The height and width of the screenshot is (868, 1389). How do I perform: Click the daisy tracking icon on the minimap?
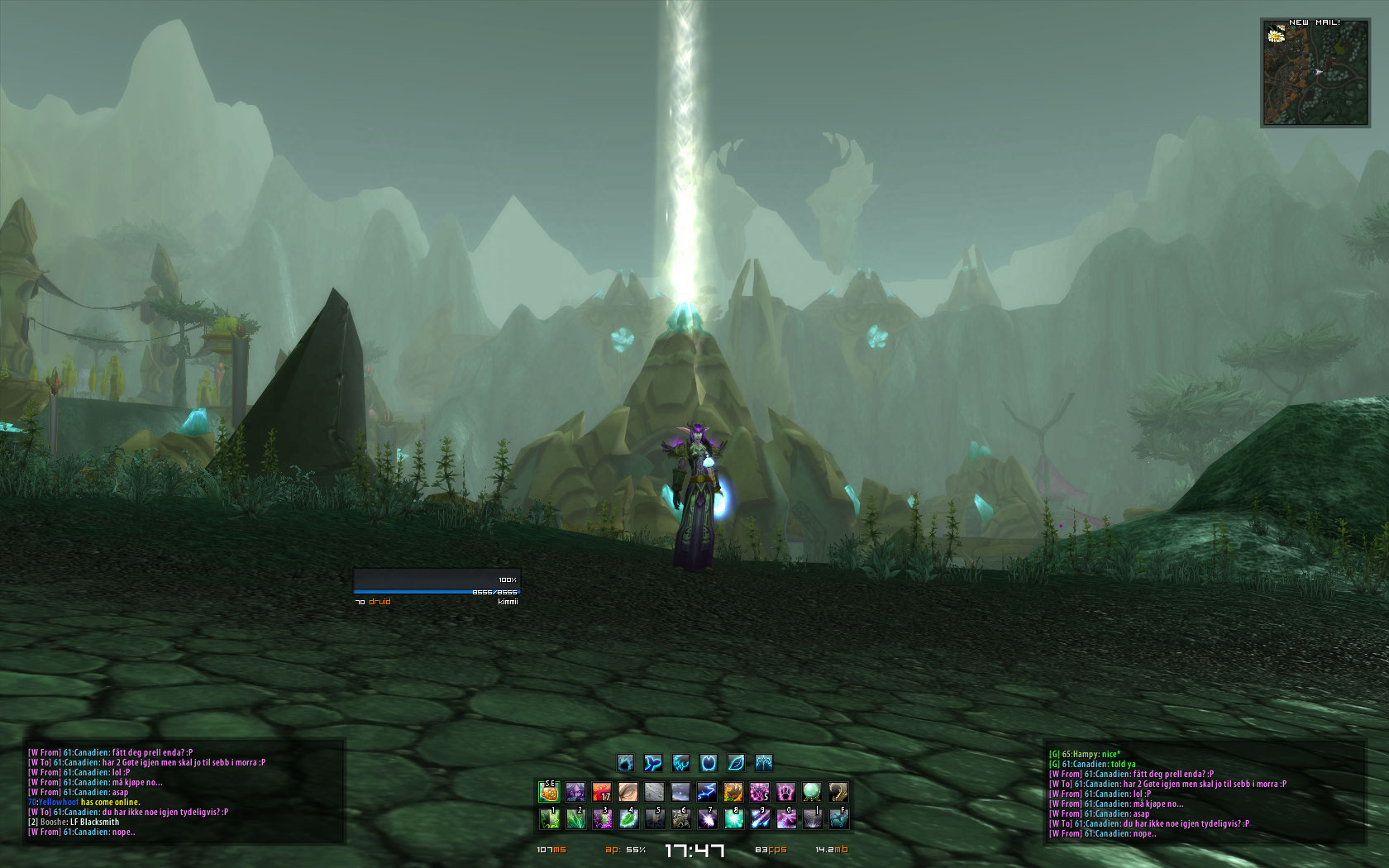(x=1276, y=36)
